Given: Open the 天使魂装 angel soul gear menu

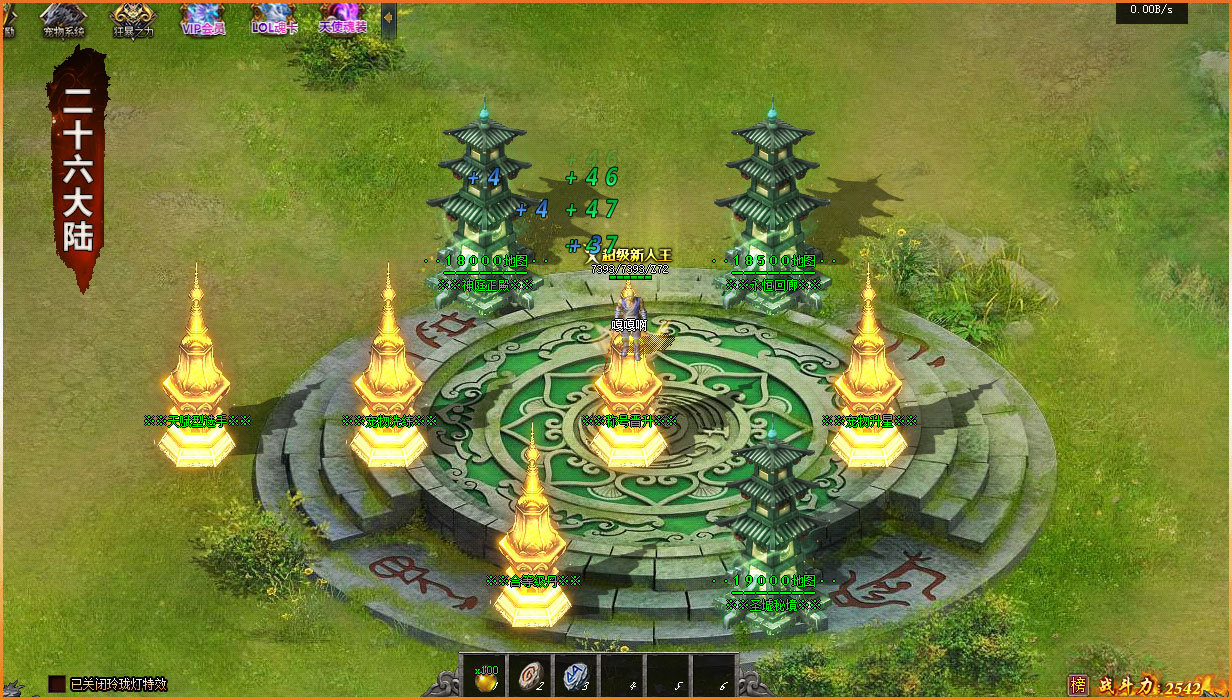Looking at the screenshot, I should pyautogui.click(x=342, y=19).
